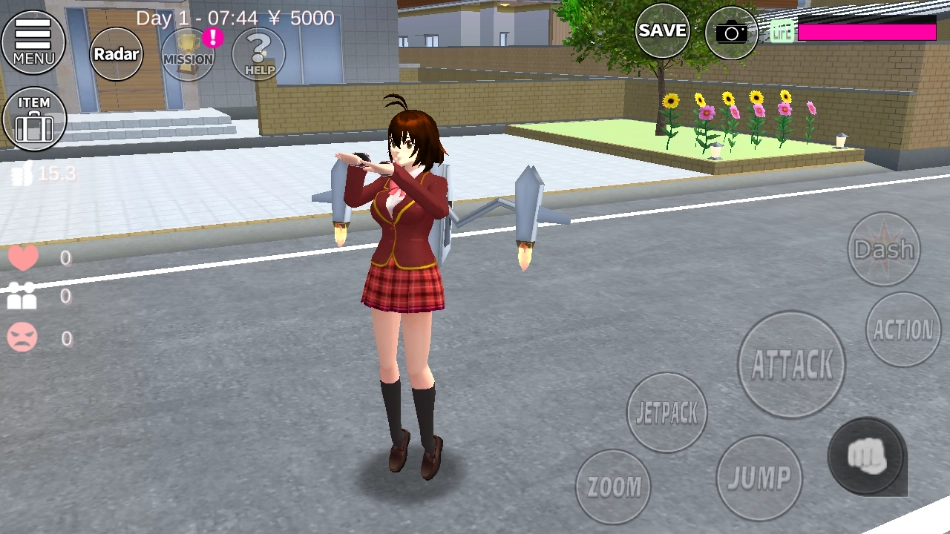Image resolution: width=950 pixels, height=534 pixels.
Task: Select the fist weapon icon
Action: pos(866,456)
